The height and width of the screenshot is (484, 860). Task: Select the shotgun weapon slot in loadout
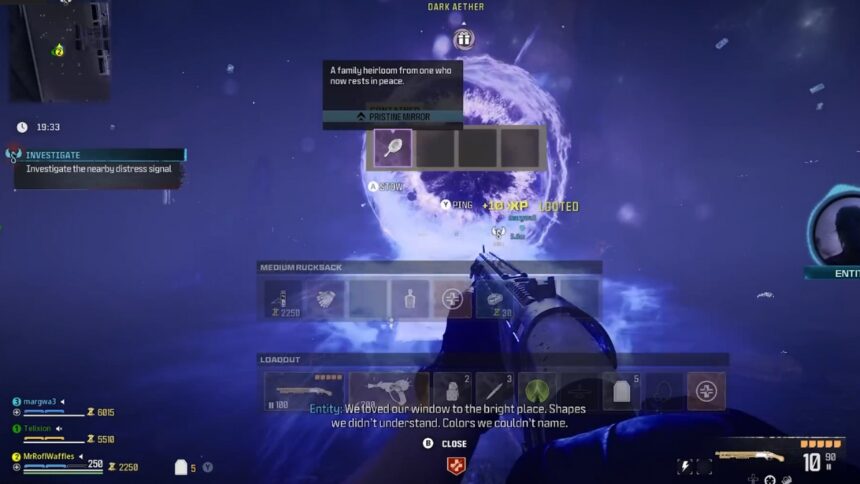[x=303, y=391]
